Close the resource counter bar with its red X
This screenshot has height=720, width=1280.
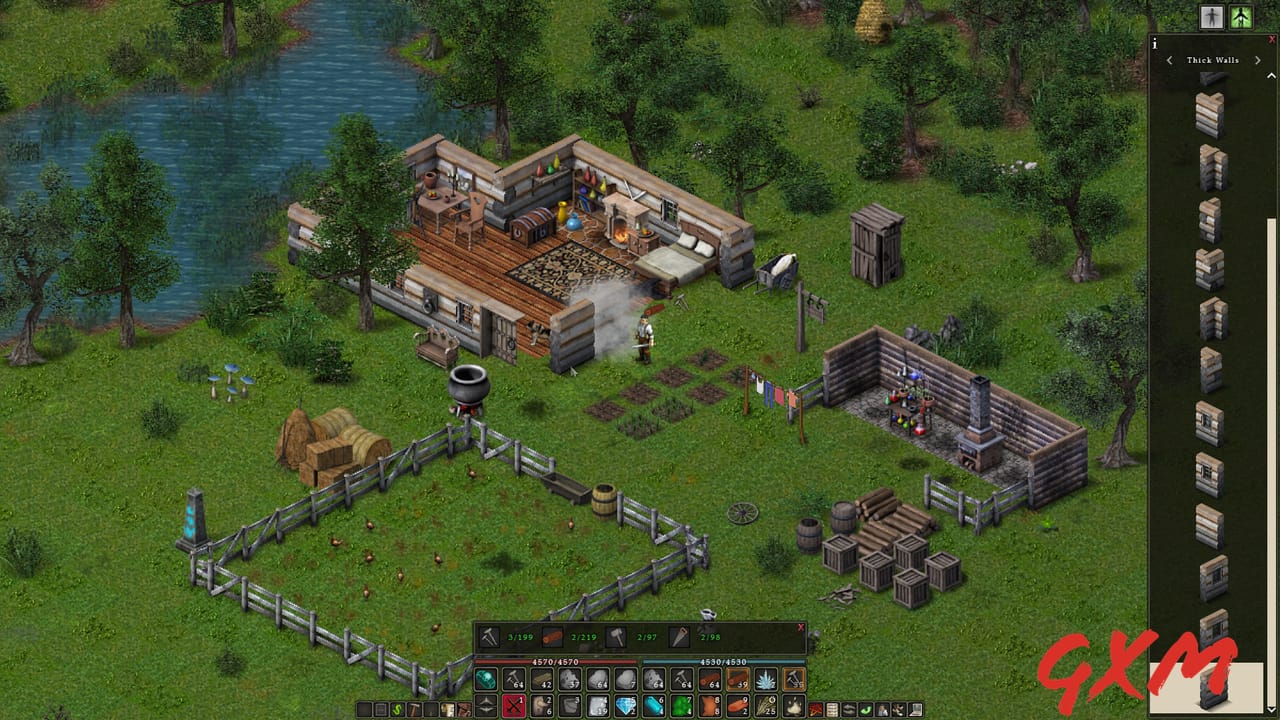tap(800, 628)
